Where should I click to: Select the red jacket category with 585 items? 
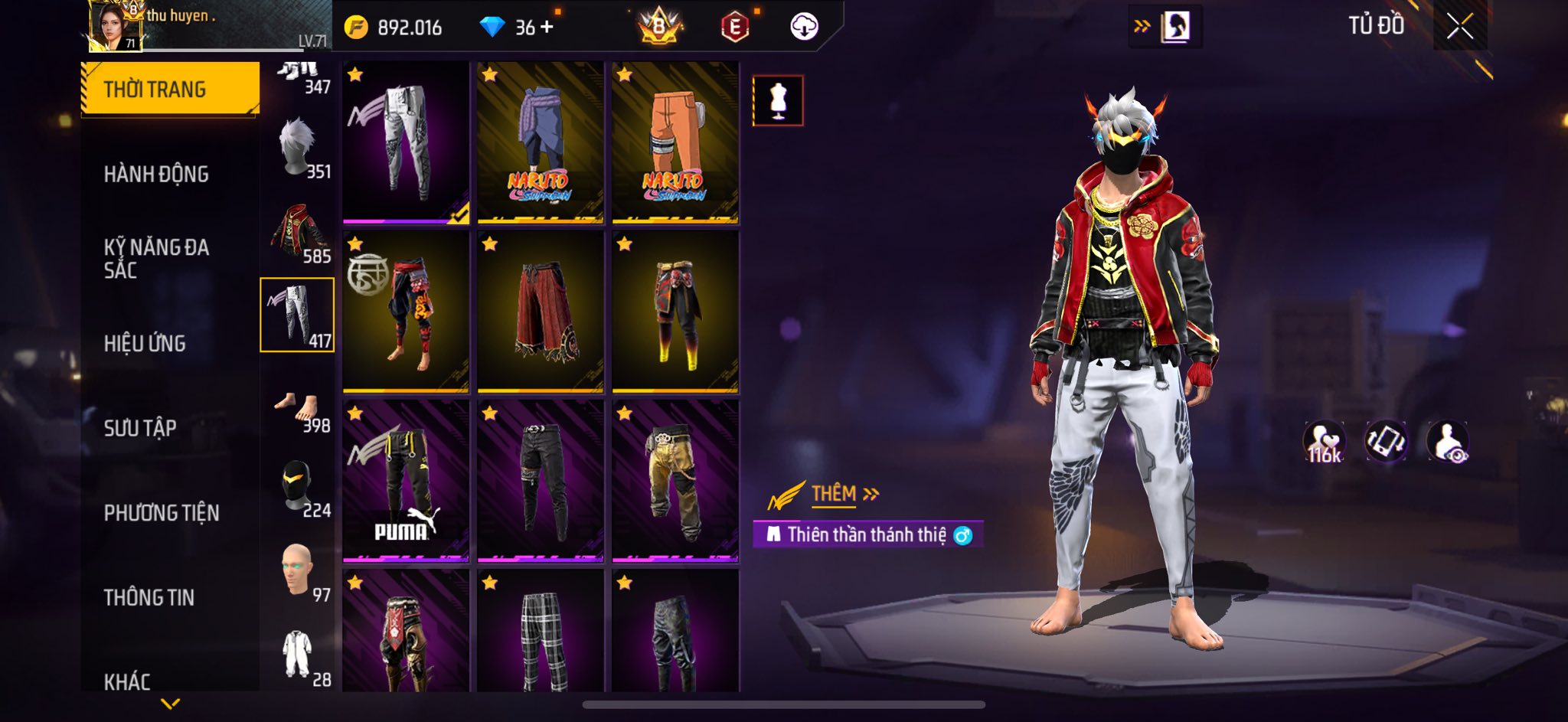coord(298,231)
